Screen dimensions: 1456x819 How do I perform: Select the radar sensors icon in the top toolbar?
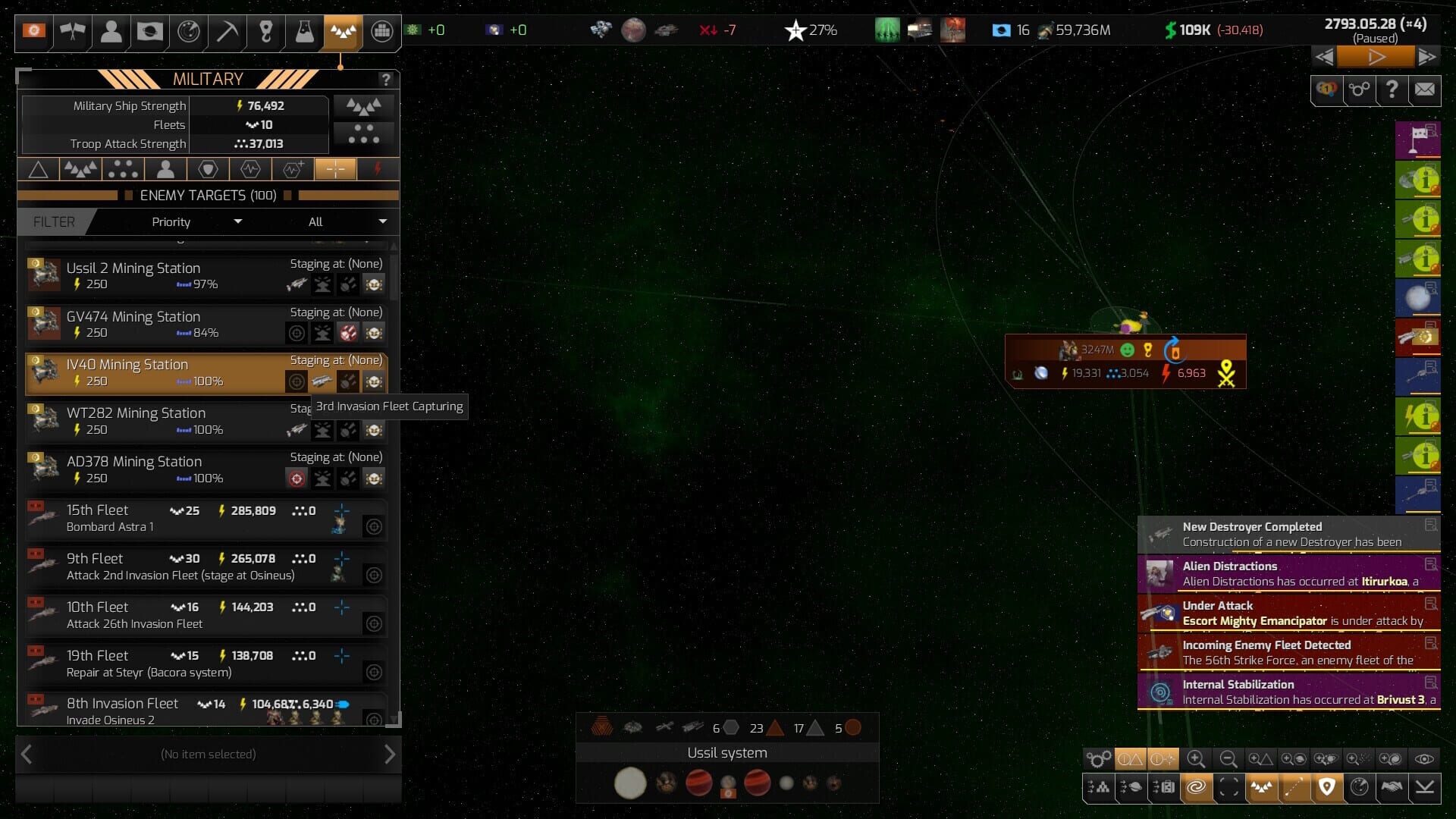point(188,32)
